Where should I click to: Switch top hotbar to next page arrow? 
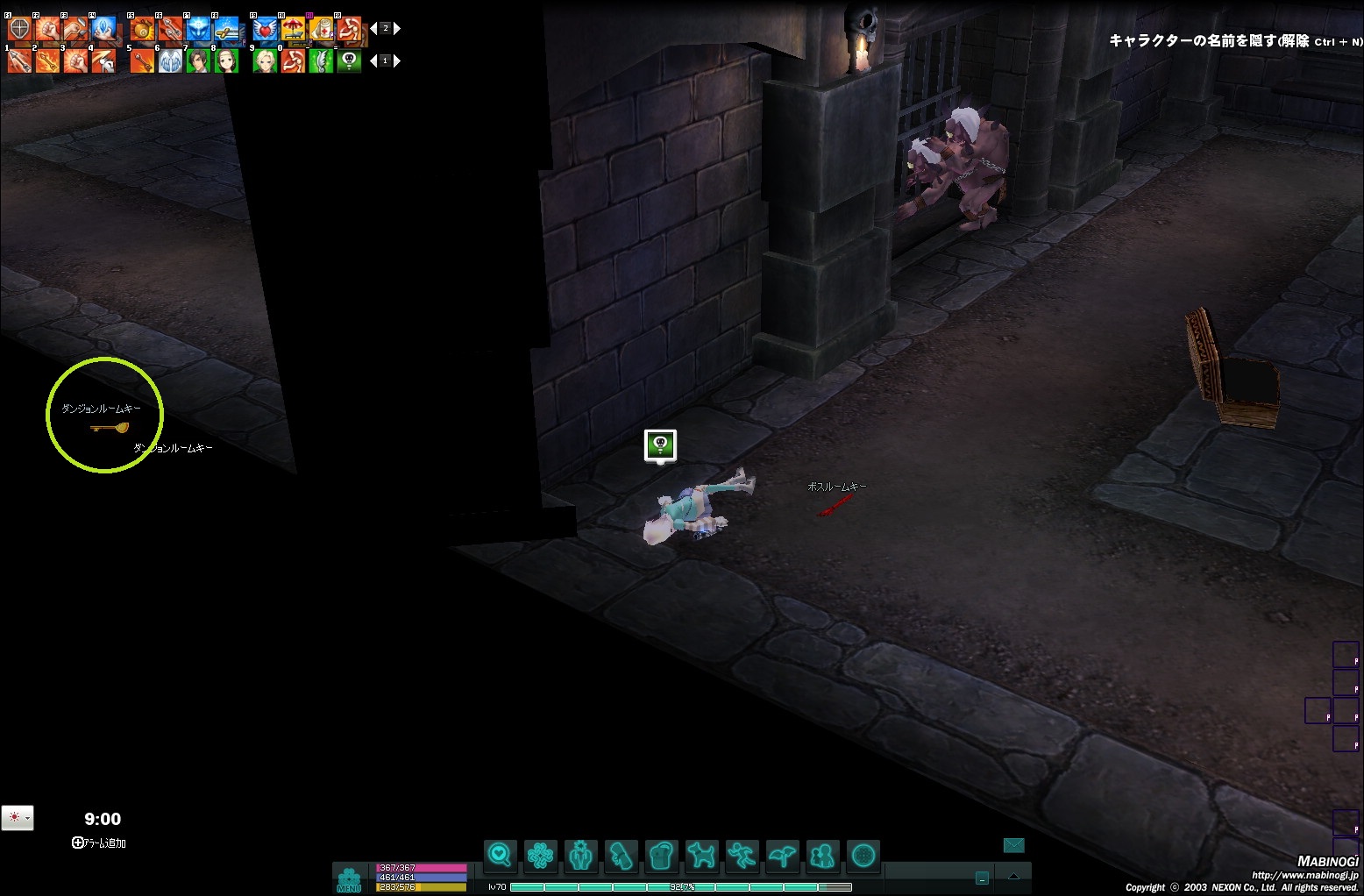tap(397, 29)
